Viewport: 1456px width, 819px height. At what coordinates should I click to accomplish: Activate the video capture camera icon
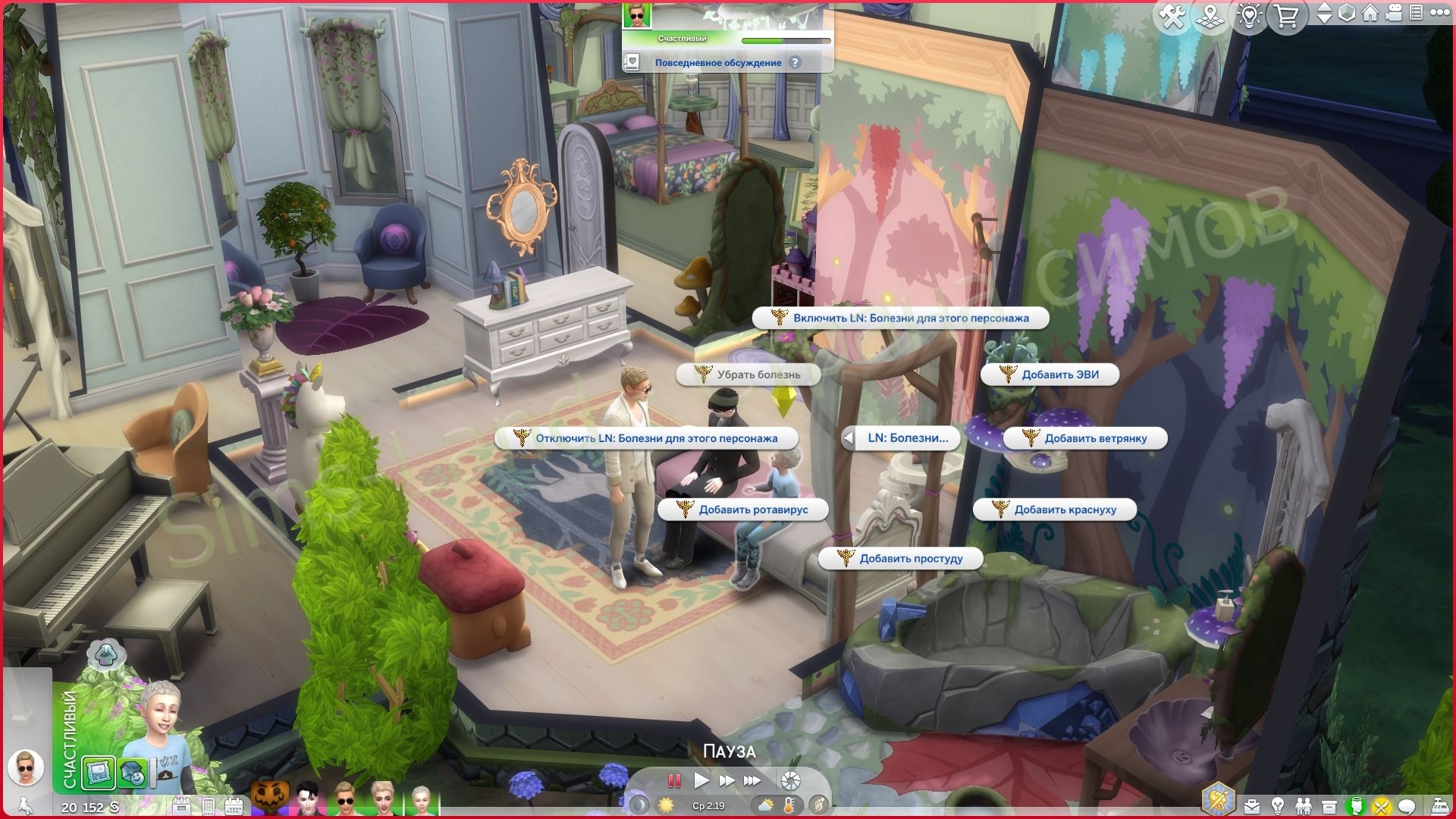point(1393,14)
